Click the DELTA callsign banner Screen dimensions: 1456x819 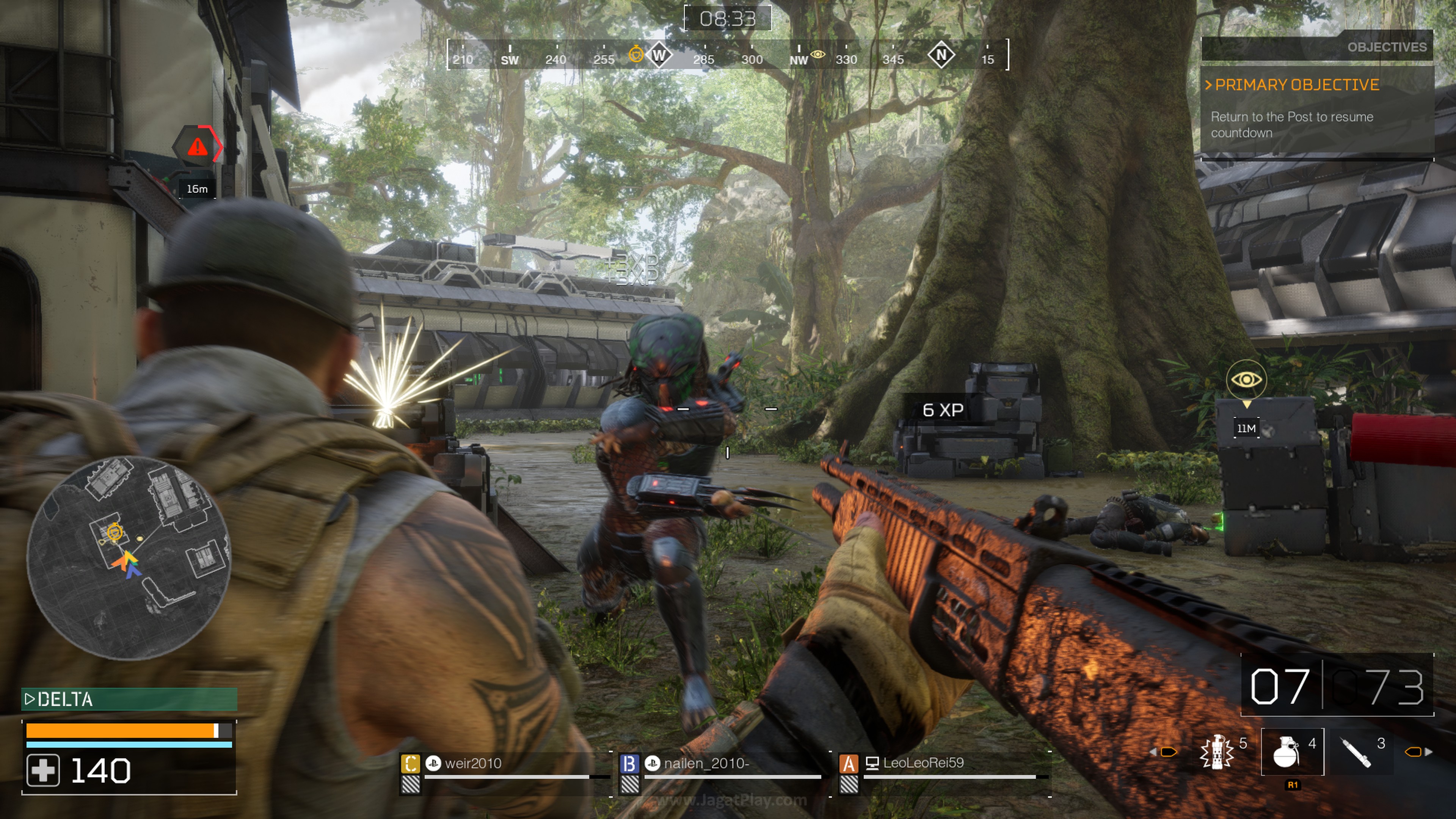[129, 699]
